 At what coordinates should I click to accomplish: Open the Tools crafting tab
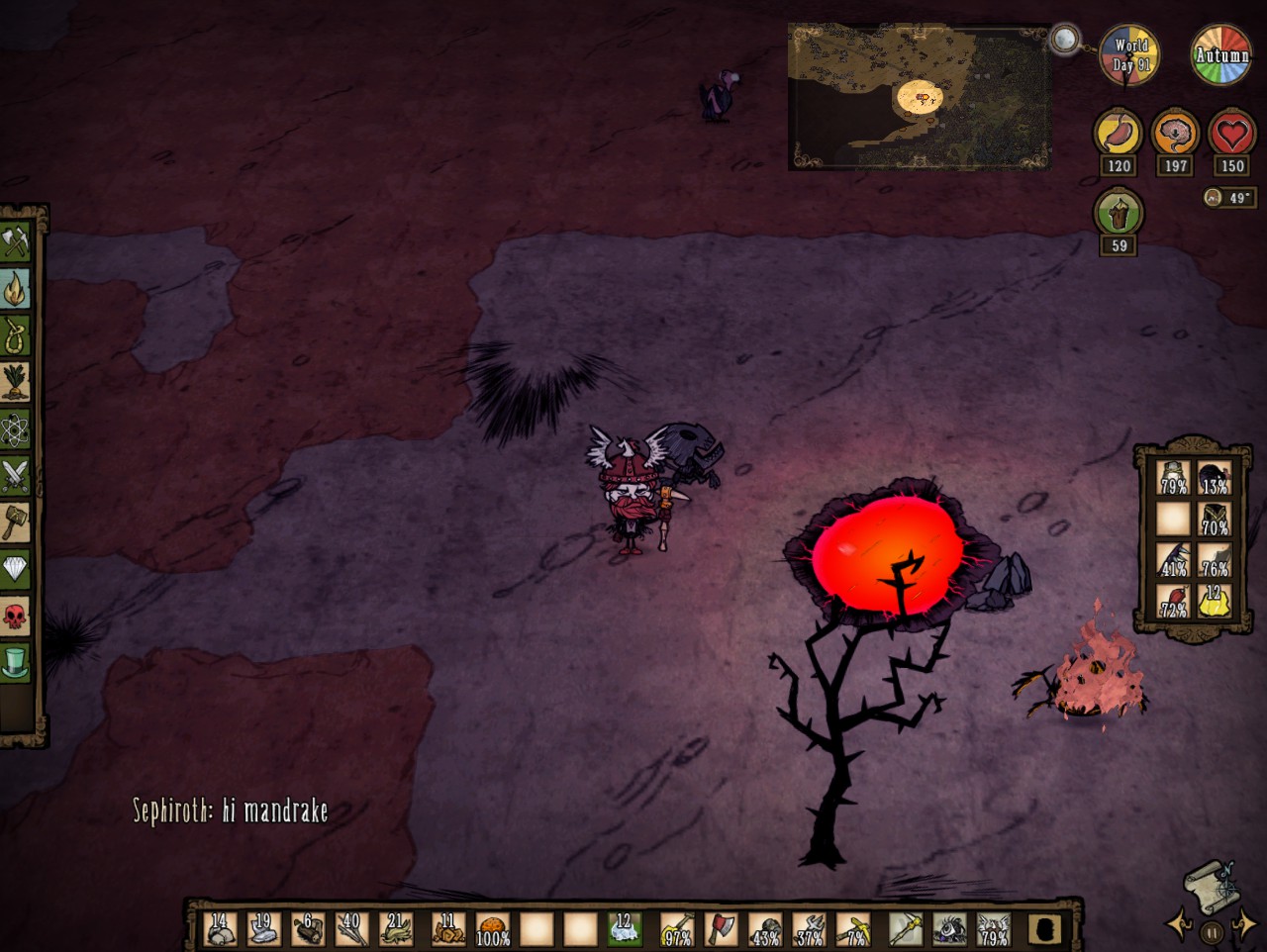click(x=16, y=241)
